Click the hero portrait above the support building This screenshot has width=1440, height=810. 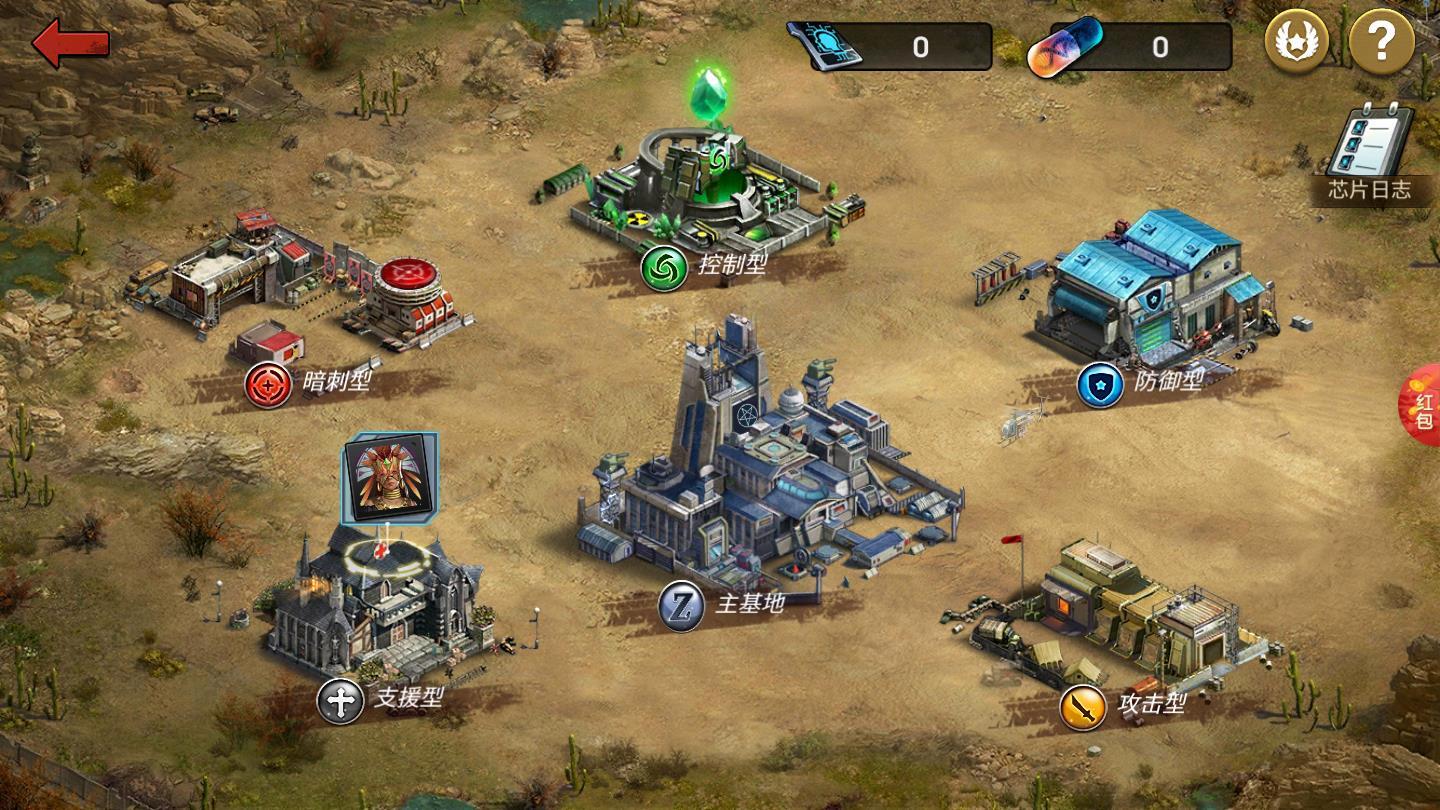389,478
